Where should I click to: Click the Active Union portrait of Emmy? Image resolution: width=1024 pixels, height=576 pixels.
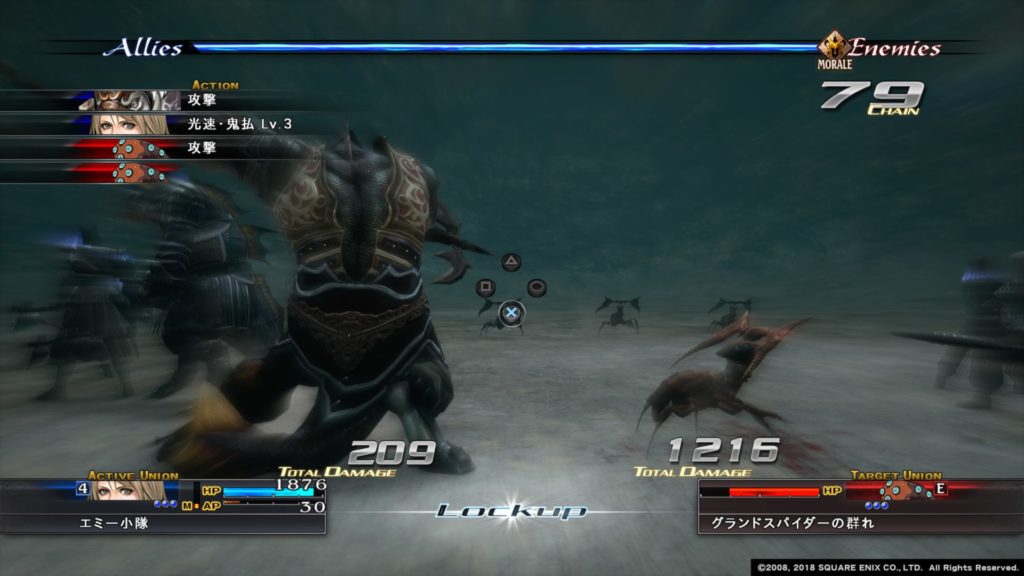(x=128, y=490)
